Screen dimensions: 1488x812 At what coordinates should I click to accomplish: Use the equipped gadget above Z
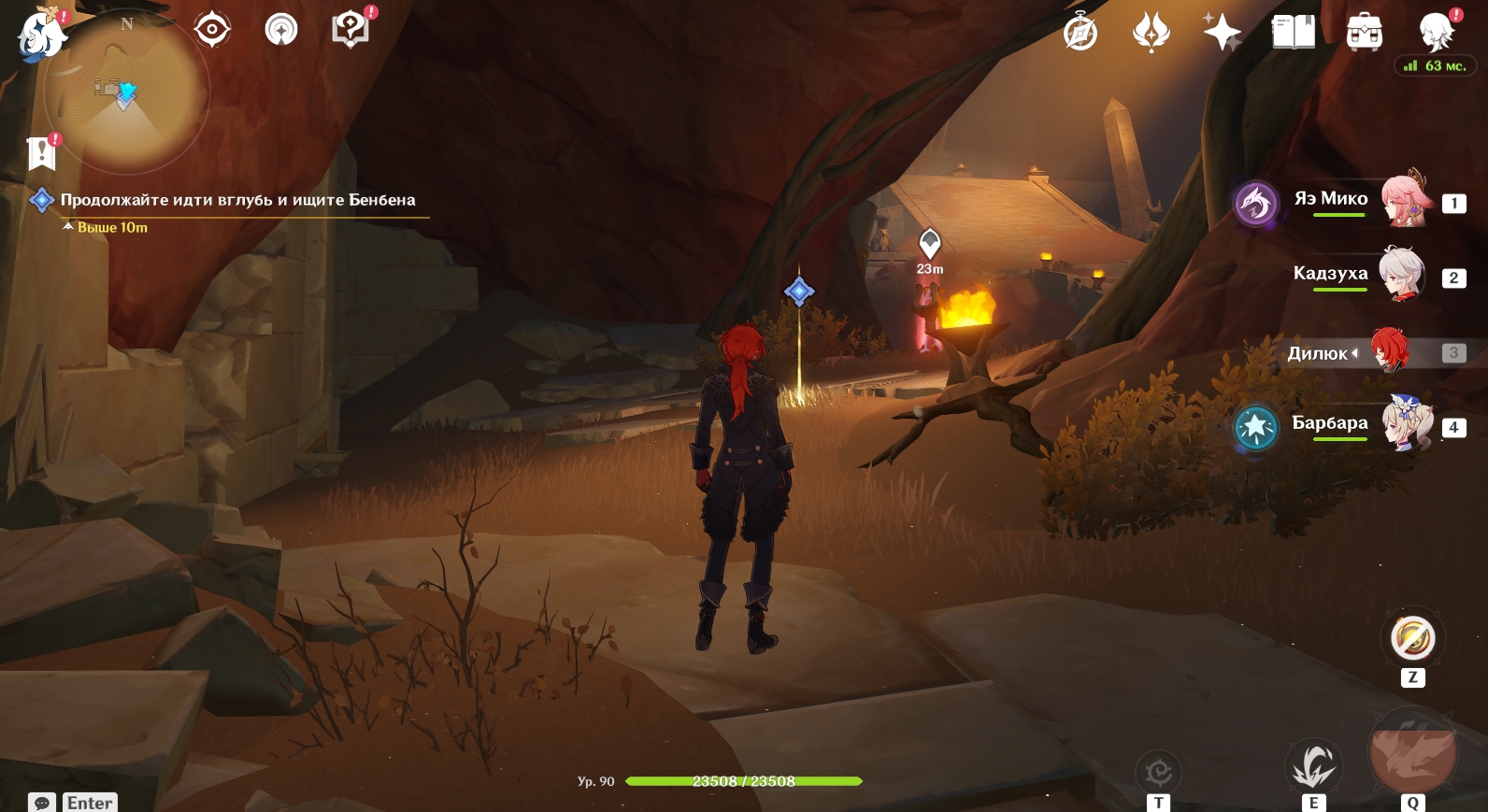[1412, 639]
